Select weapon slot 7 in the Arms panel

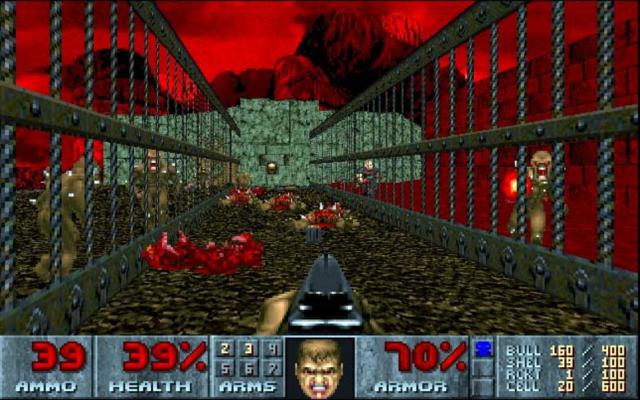click(272, 368)
